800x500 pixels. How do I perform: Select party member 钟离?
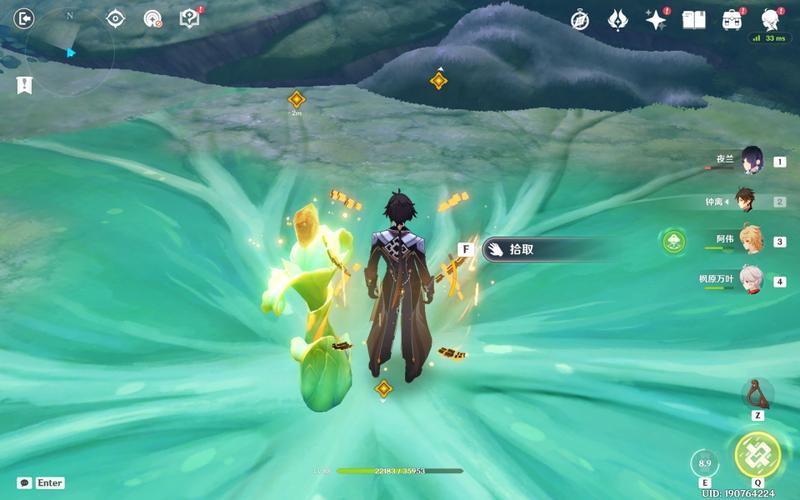pos(746,201)
